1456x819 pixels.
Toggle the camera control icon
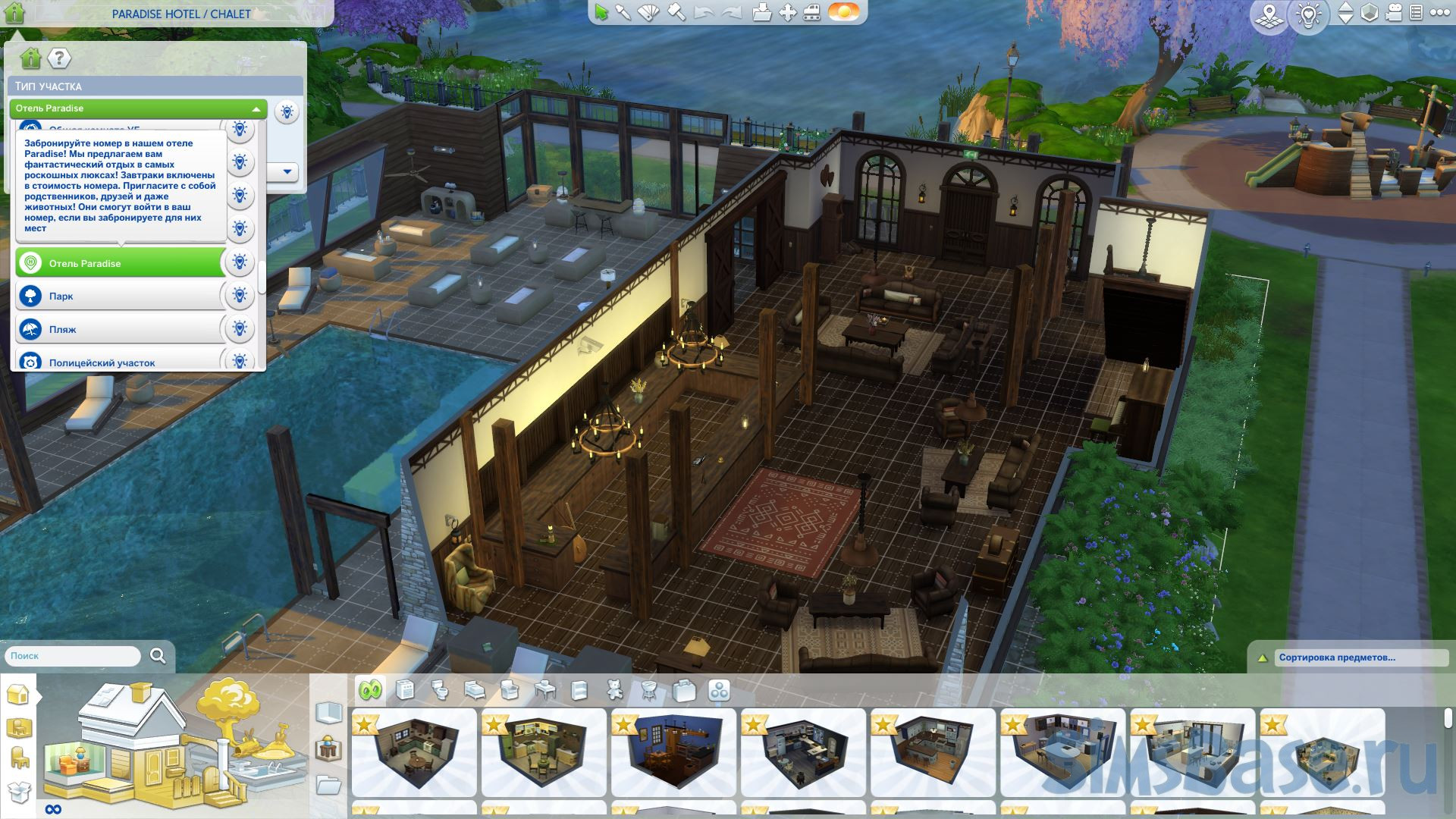click(x=1394, y=13)
